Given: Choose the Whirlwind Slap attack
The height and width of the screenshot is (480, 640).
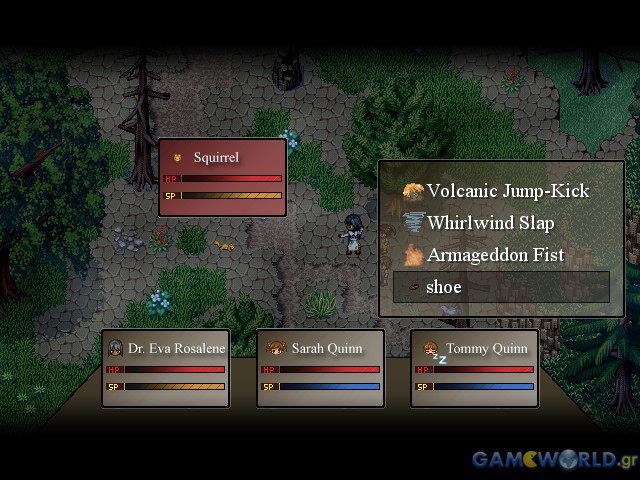Looking at the screenshot, I should point(490,223).
